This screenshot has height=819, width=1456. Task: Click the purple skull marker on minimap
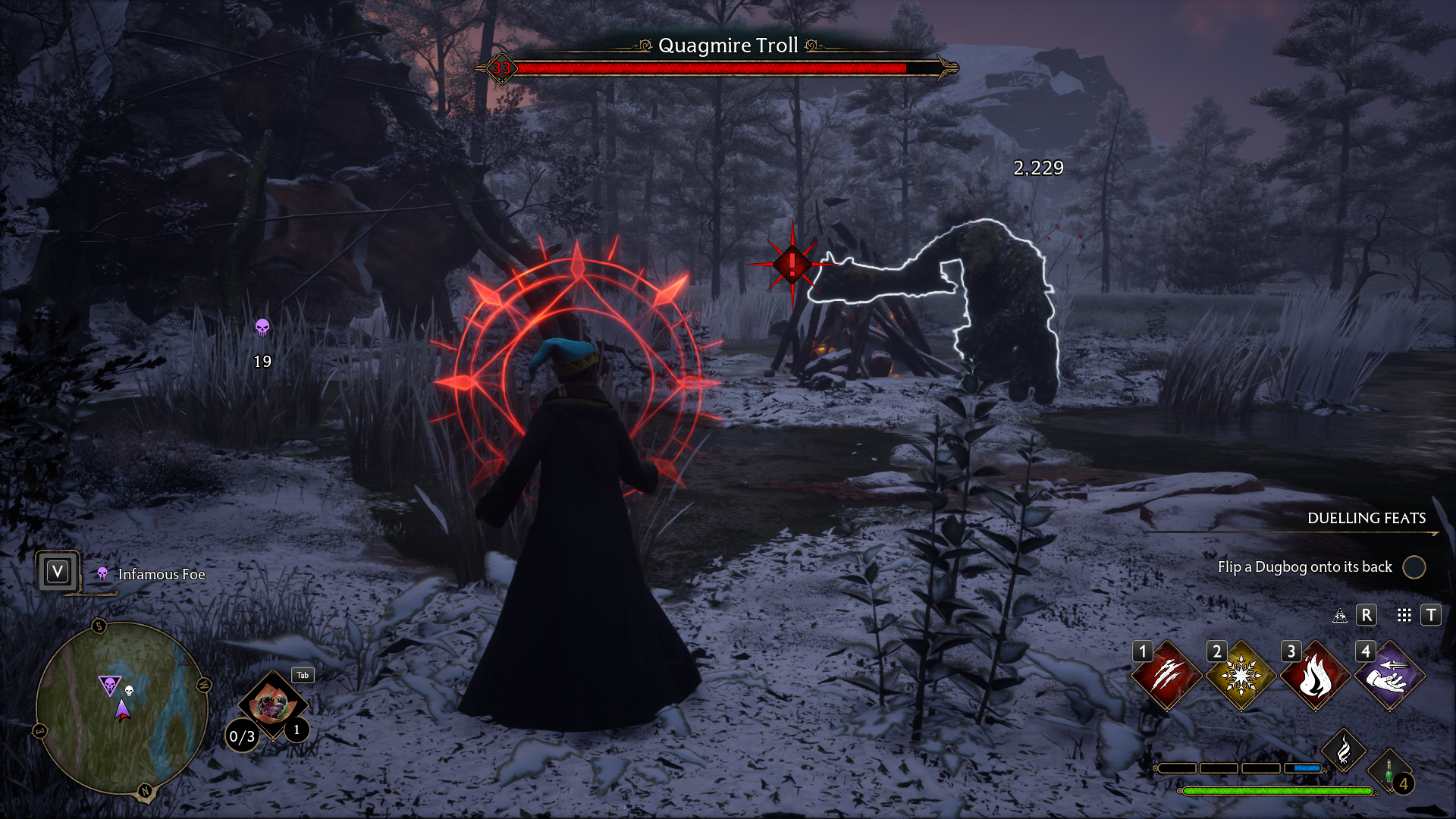point(110,686)
